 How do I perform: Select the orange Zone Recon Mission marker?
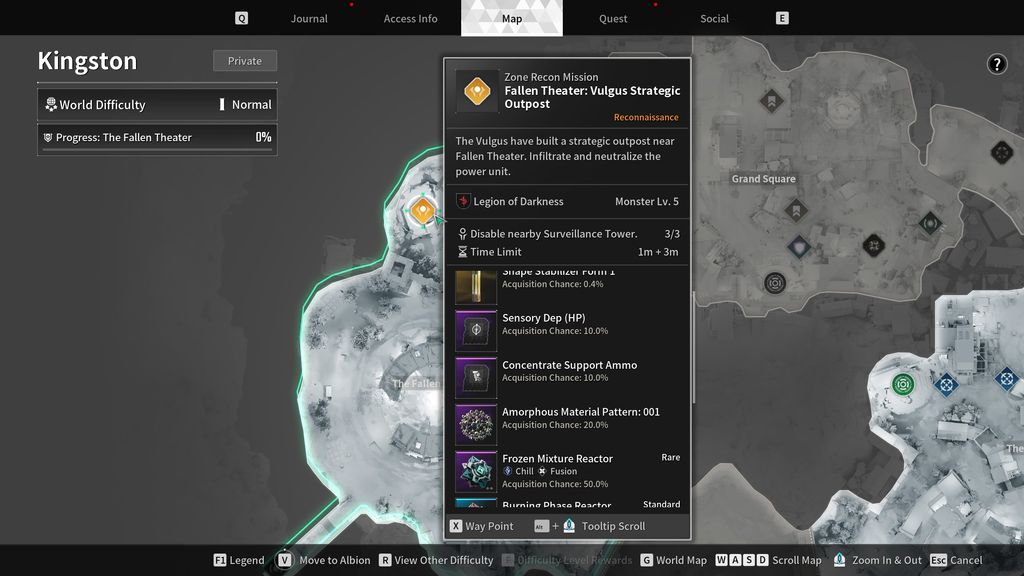[422, 210]
